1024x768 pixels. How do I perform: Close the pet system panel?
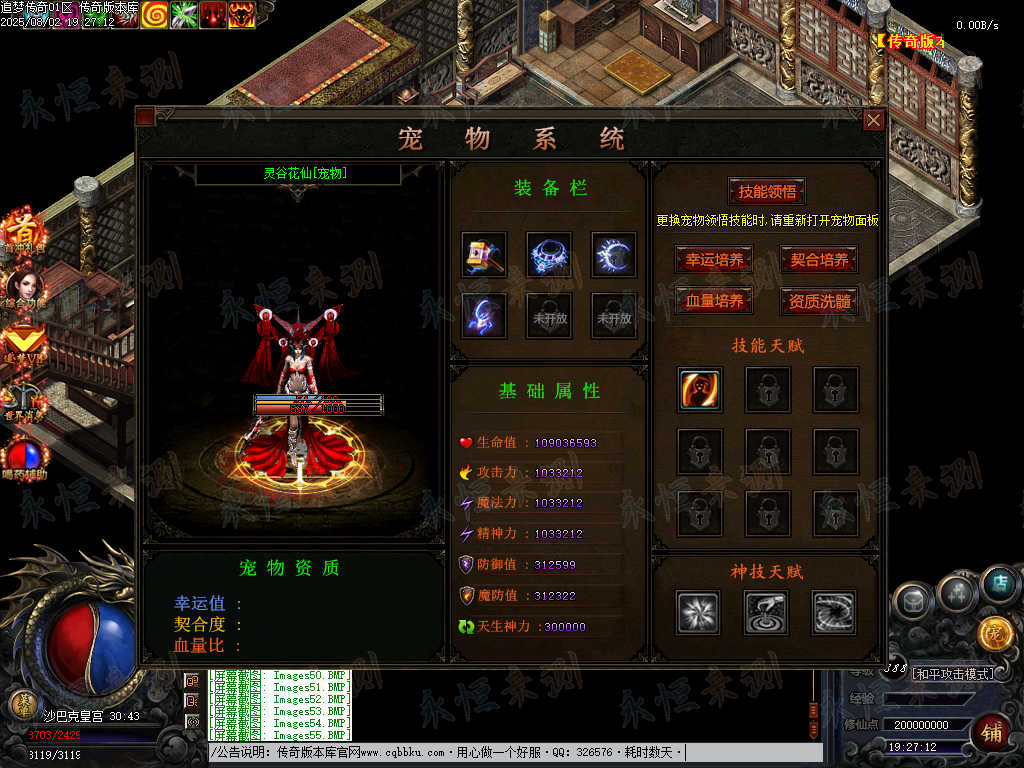pos(873,120)
